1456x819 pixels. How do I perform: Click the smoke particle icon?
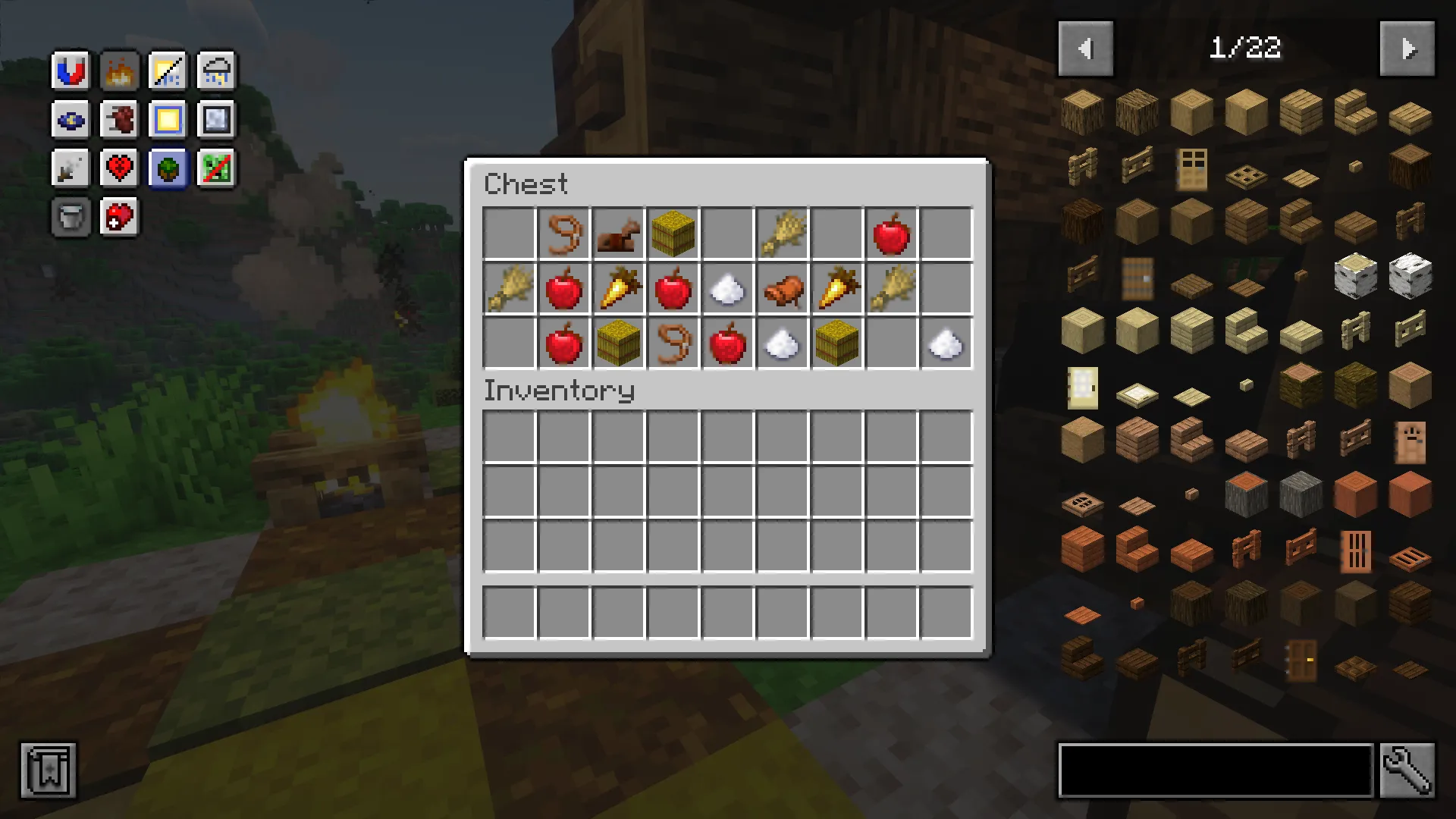[70, 168]
